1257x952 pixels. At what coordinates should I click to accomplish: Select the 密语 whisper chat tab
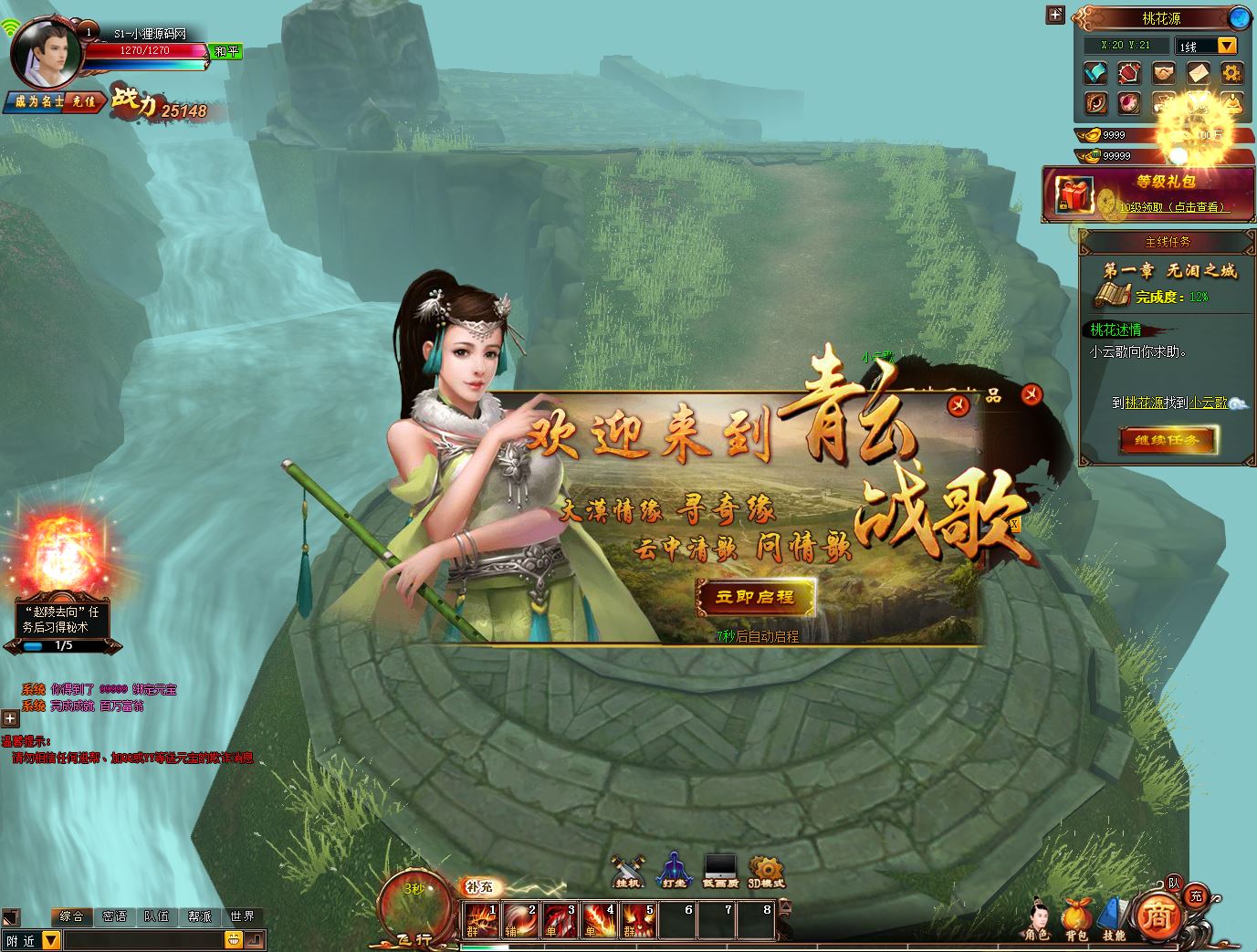pyautogui.click(x=114, y=916)
